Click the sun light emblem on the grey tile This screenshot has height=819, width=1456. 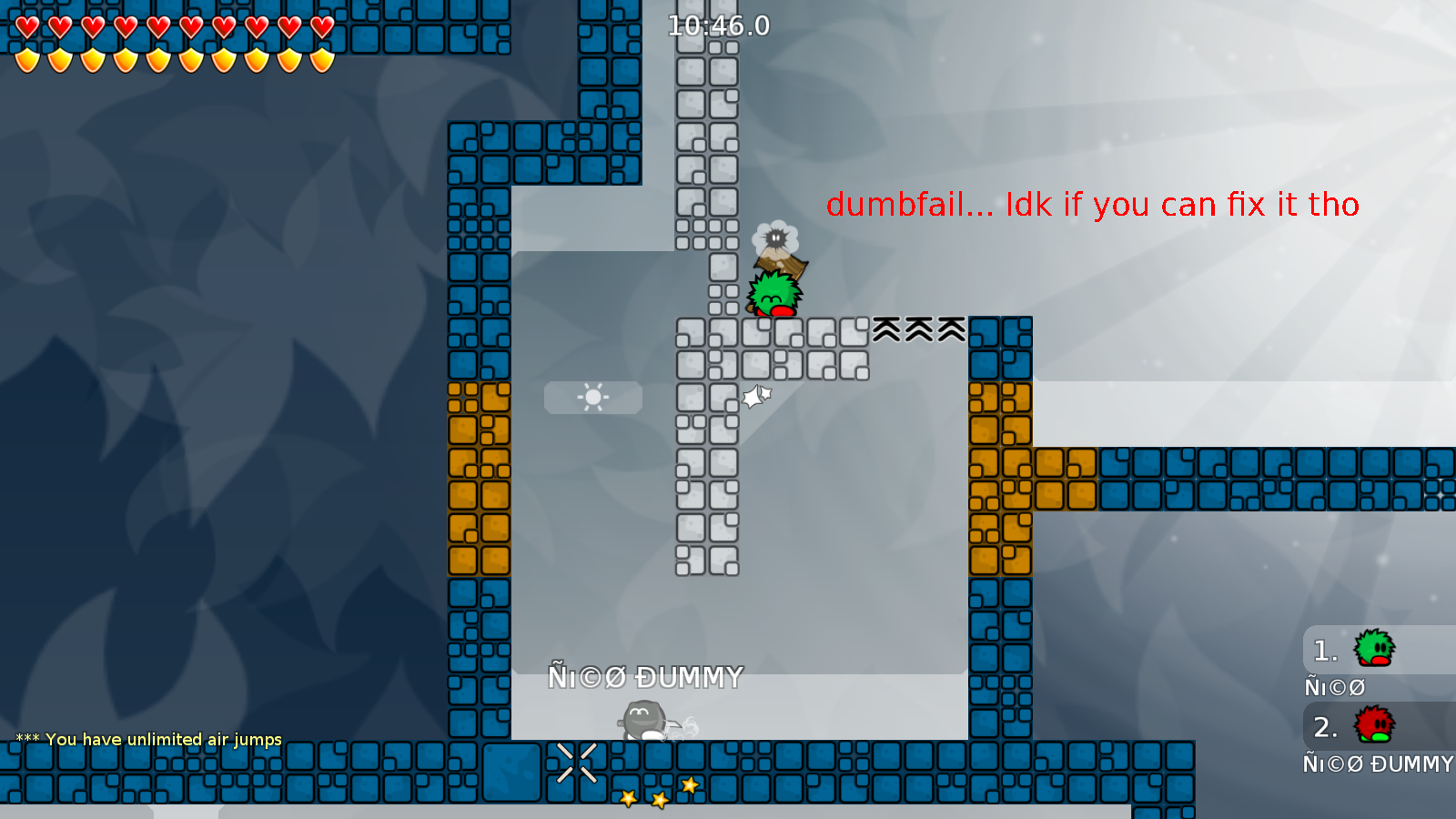(x=592, y=398)
